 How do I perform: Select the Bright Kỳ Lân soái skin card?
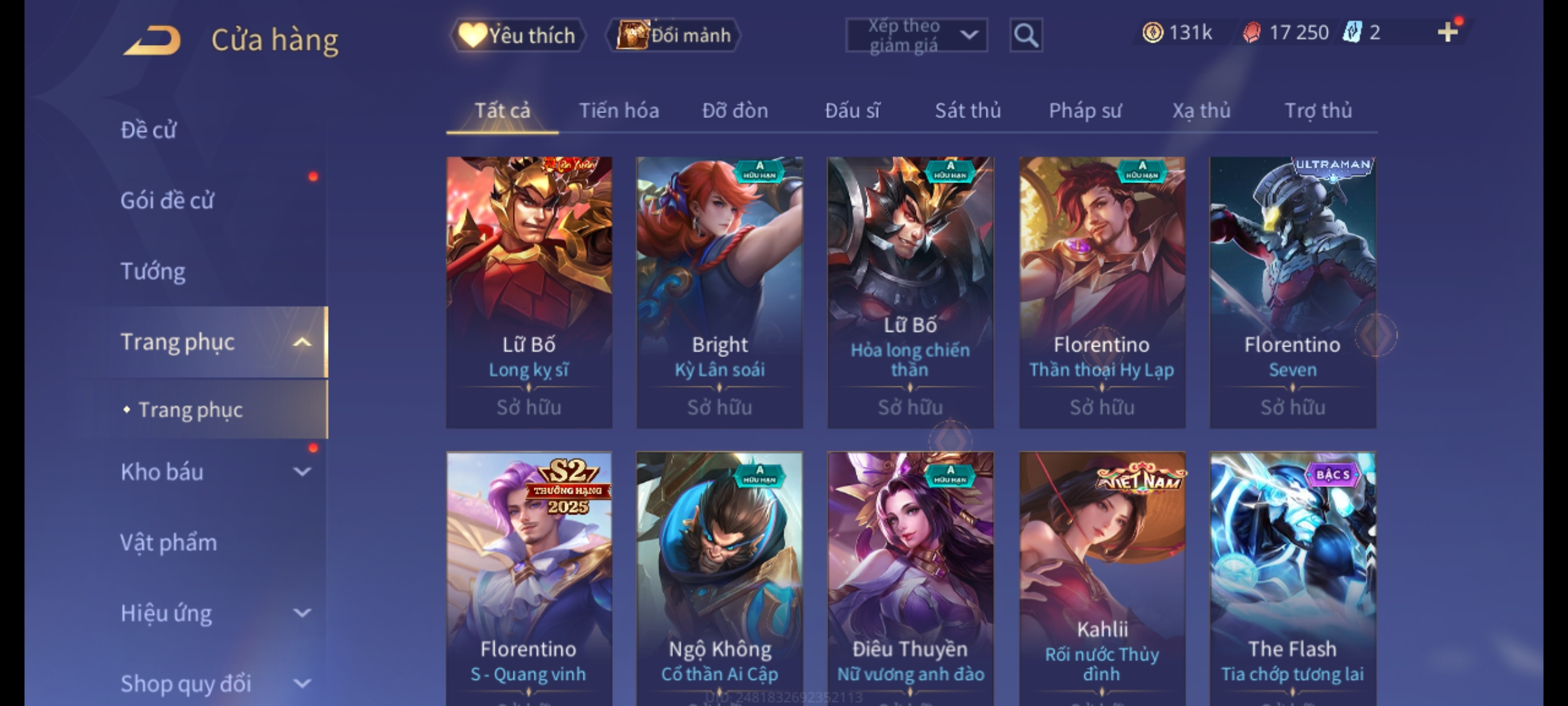[719, 292]
